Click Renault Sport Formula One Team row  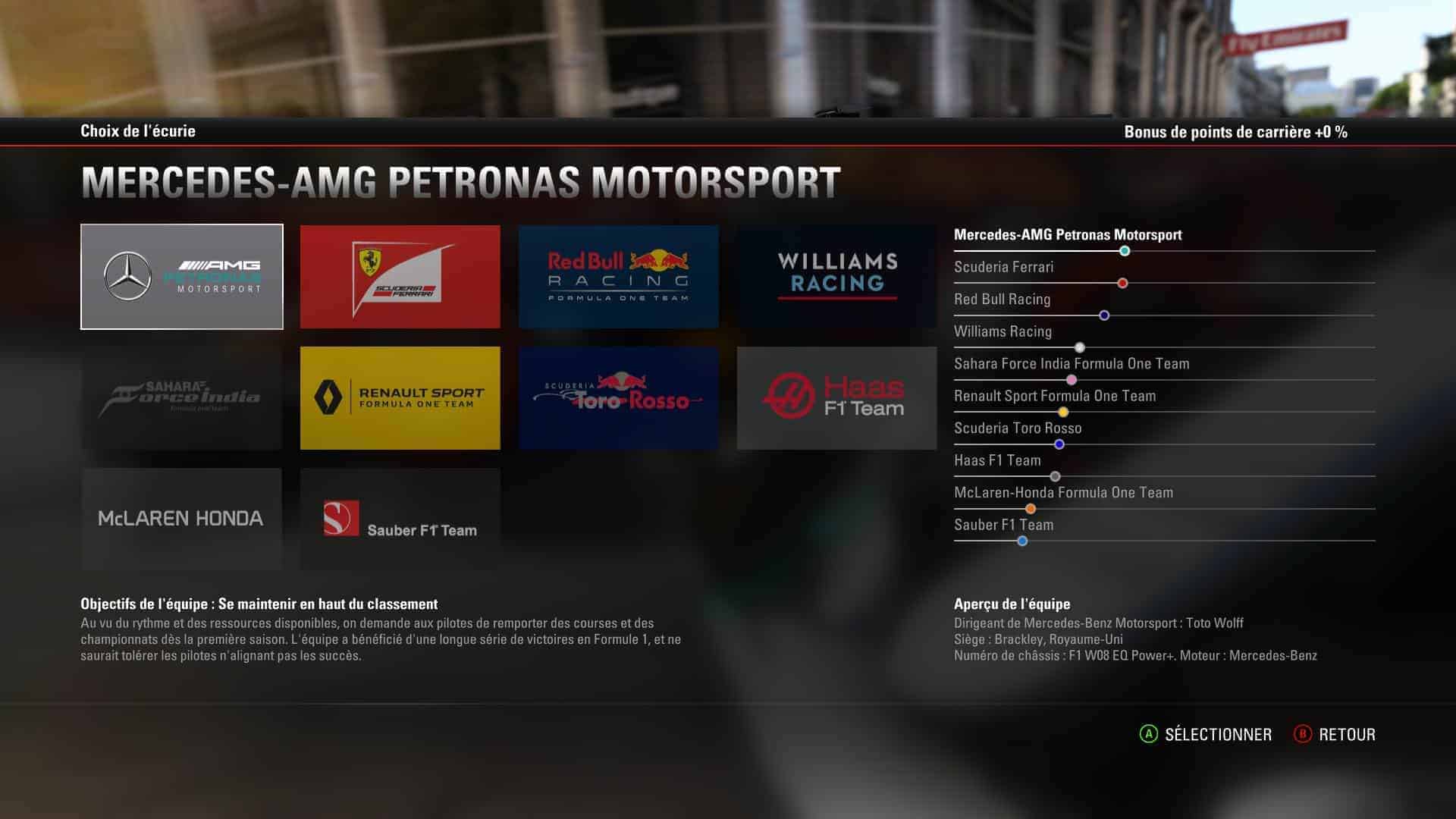[x=1055, y=396]
